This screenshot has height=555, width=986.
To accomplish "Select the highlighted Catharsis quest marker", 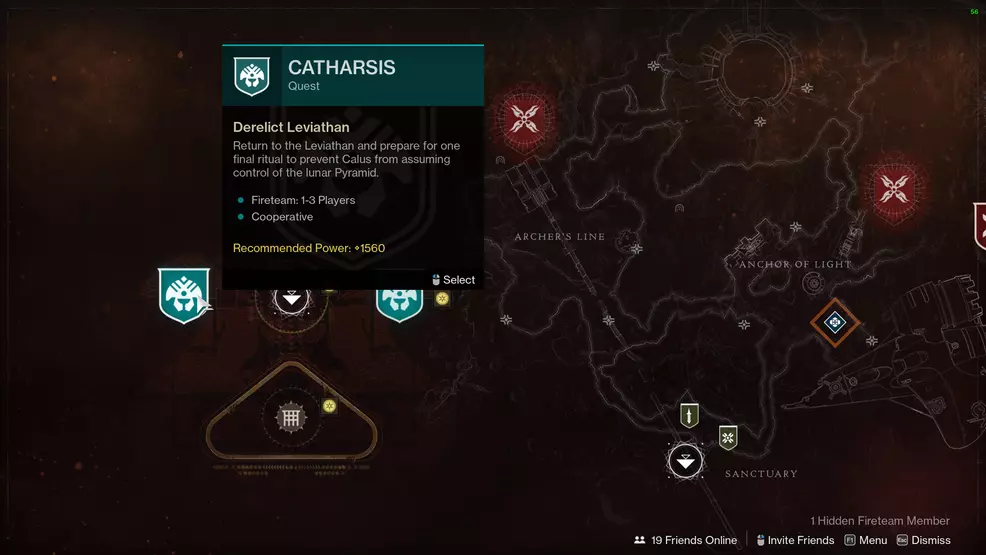I will click(184, 295).
